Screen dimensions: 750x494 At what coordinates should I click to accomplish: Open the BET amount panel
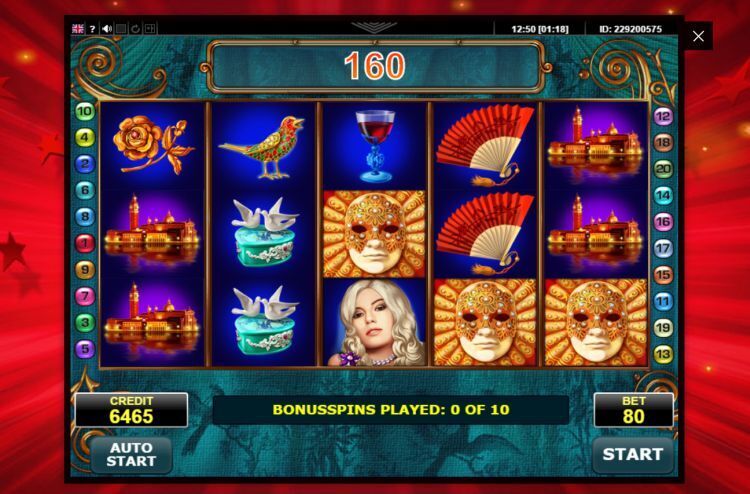click(x=633, y=410)
